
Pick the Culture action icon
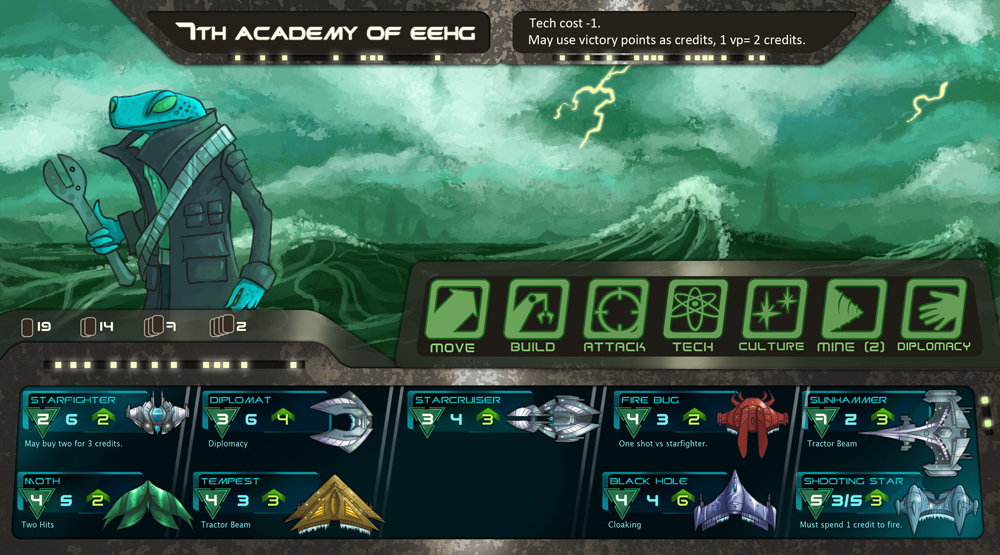click(772, 309)
